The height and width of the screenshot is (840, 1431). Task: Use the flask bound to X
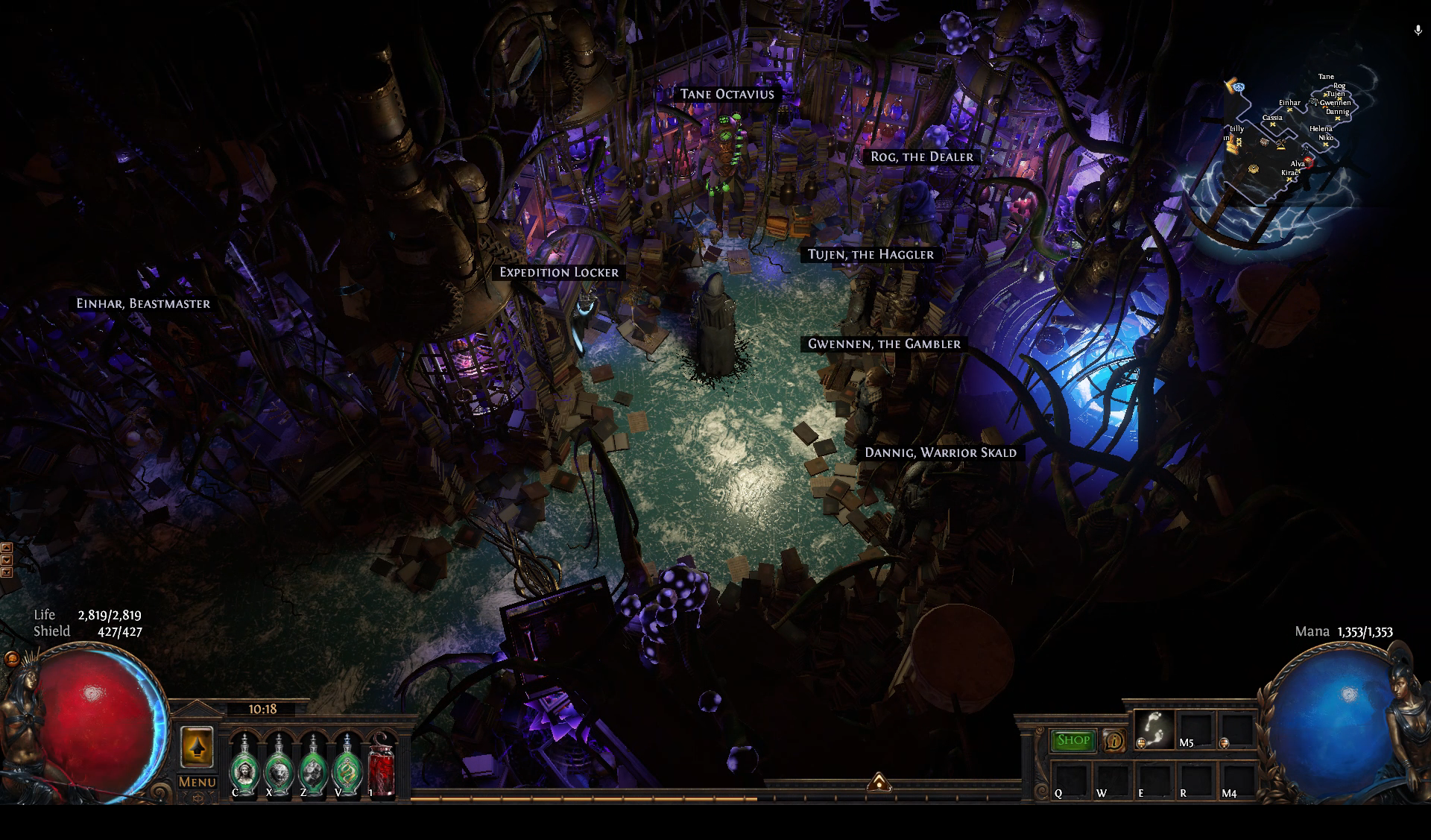(x=278, y=765)
